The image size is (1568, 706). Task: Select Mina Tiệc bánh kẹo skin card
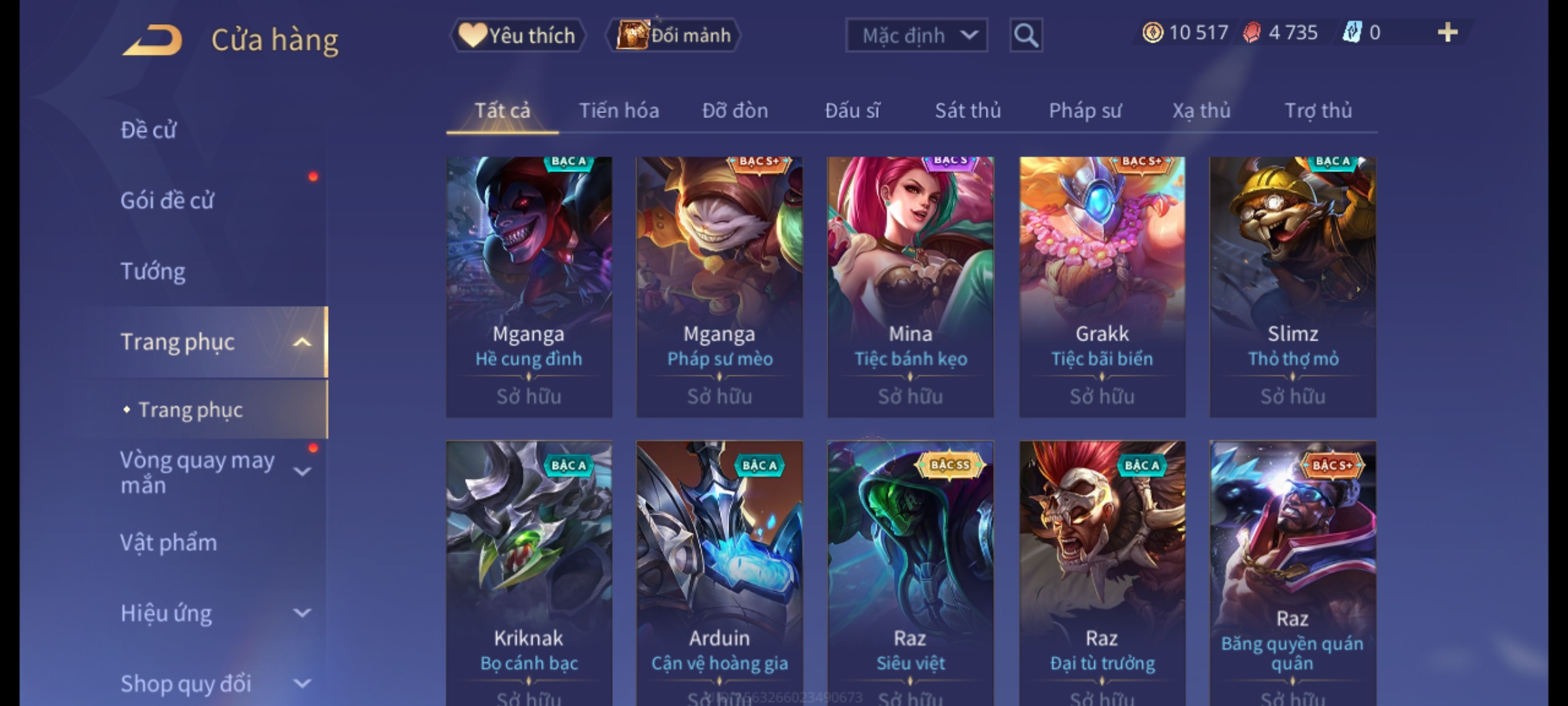910,286
